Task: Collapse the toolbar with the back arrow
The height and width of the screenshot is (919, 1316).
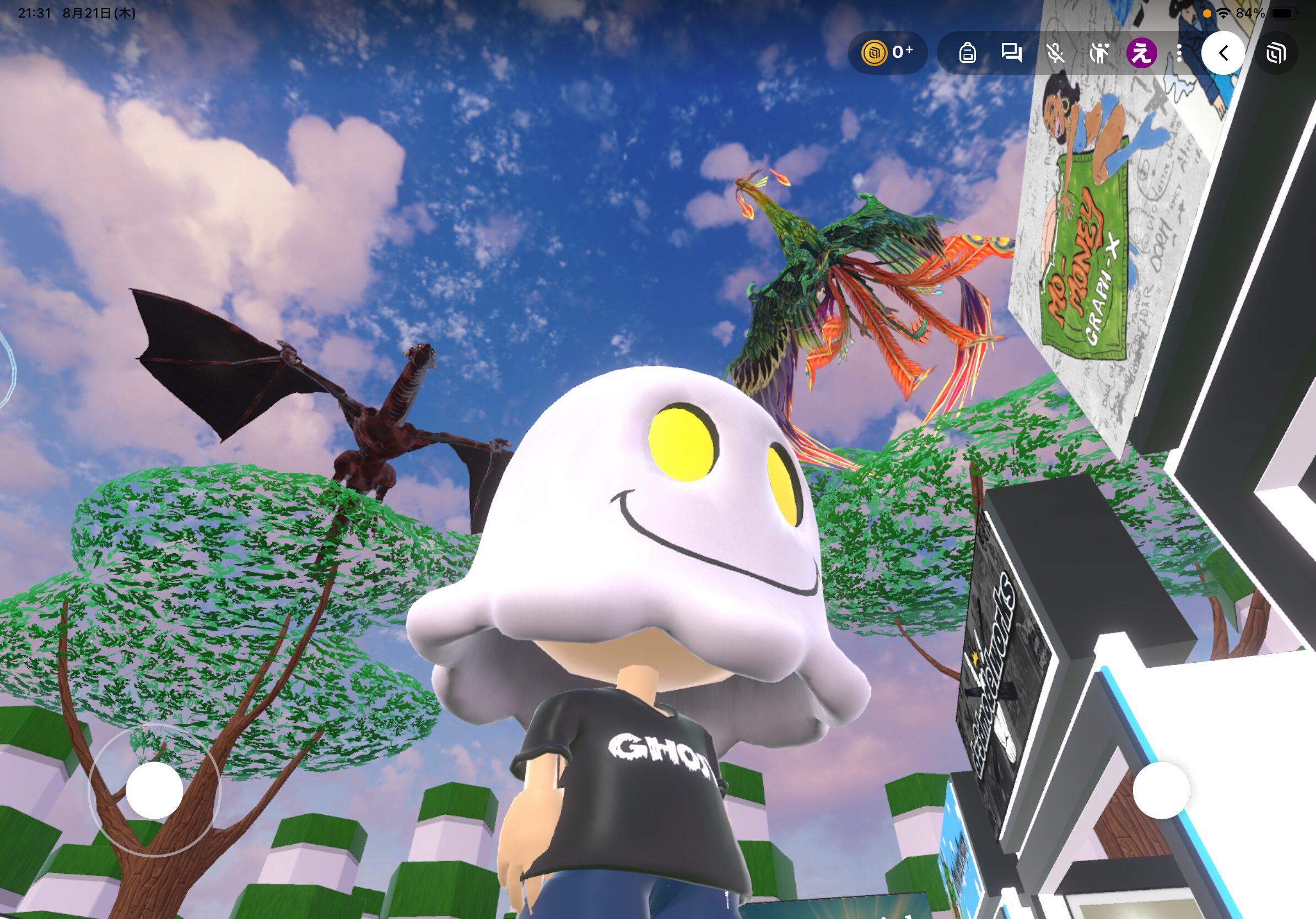Action: [x=1223, y=53]
